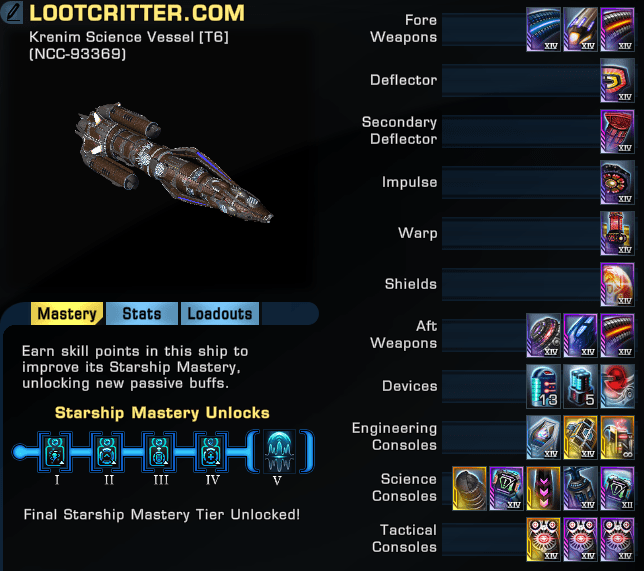
Task: Select the Impulse engine slot item
Action: point(616,182)
